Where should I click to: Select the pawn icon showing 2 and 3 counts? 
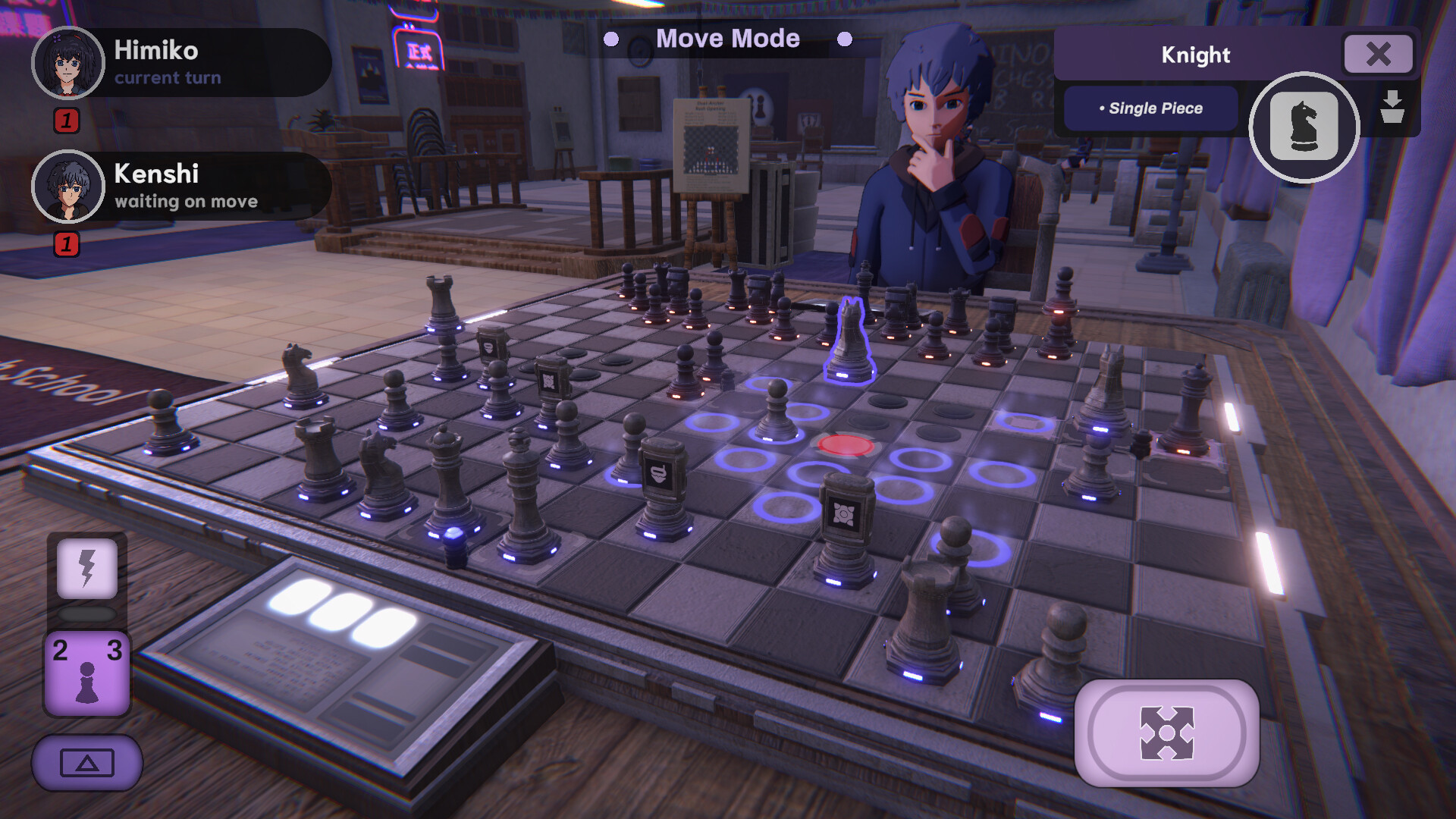pos(86,671)
